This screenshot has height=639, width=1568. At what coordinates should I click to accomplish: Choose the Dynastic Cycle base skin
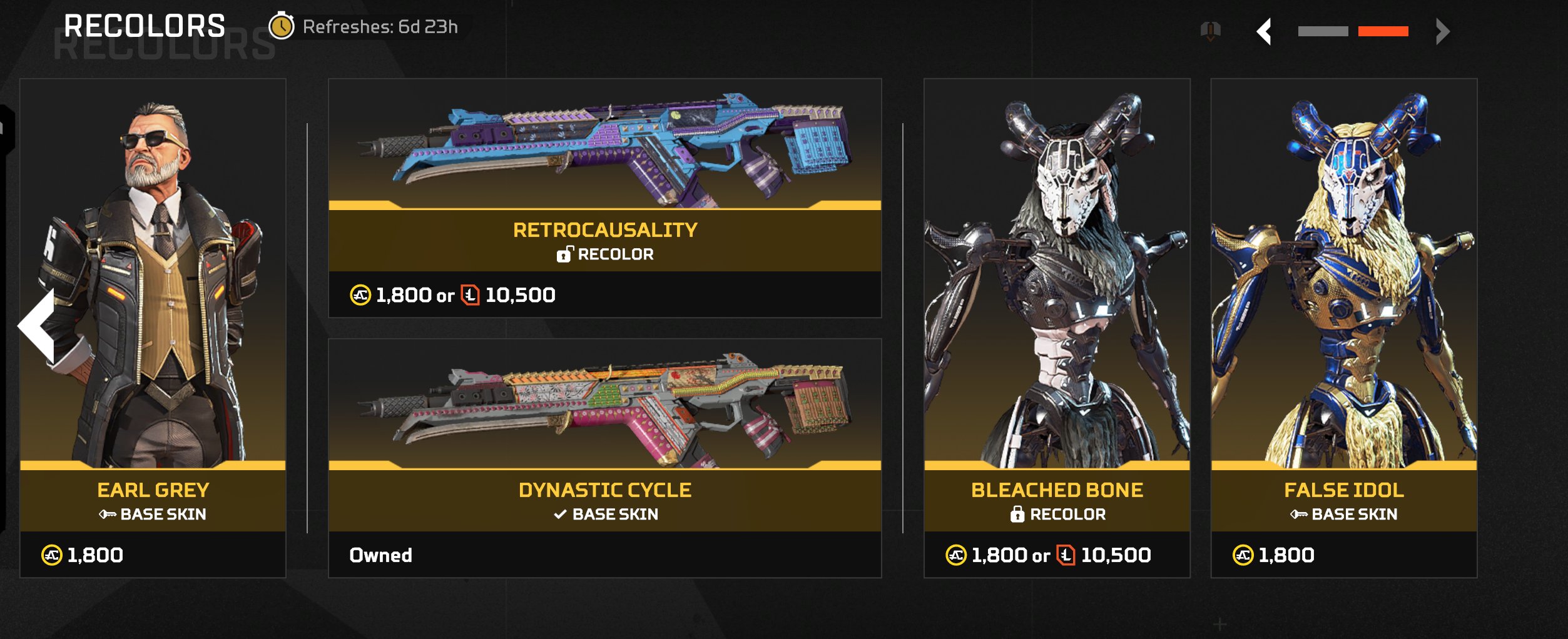pos(604,458)
